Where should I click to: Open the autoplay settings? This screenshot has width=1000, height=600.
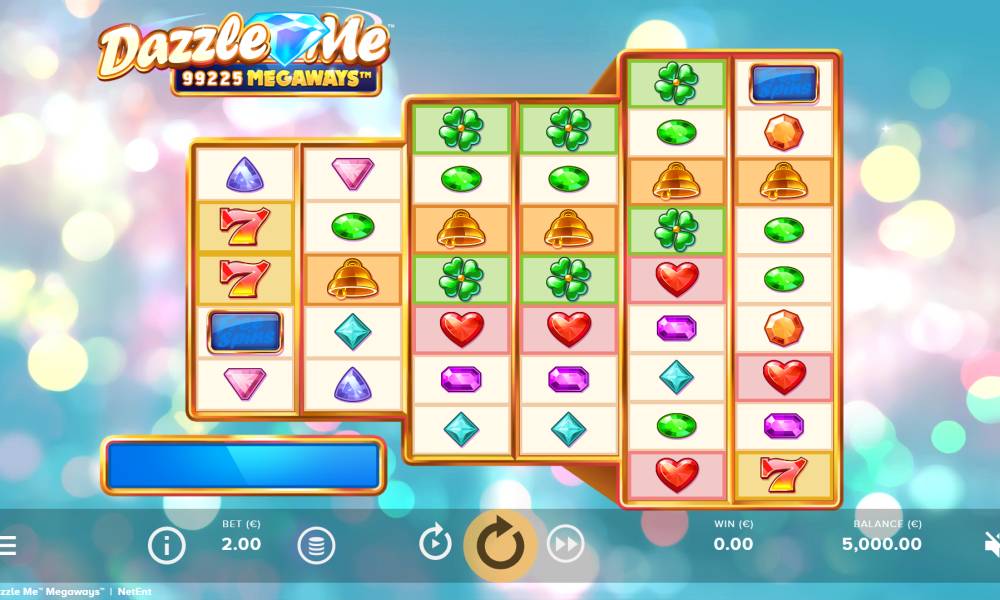coord(435,544)
